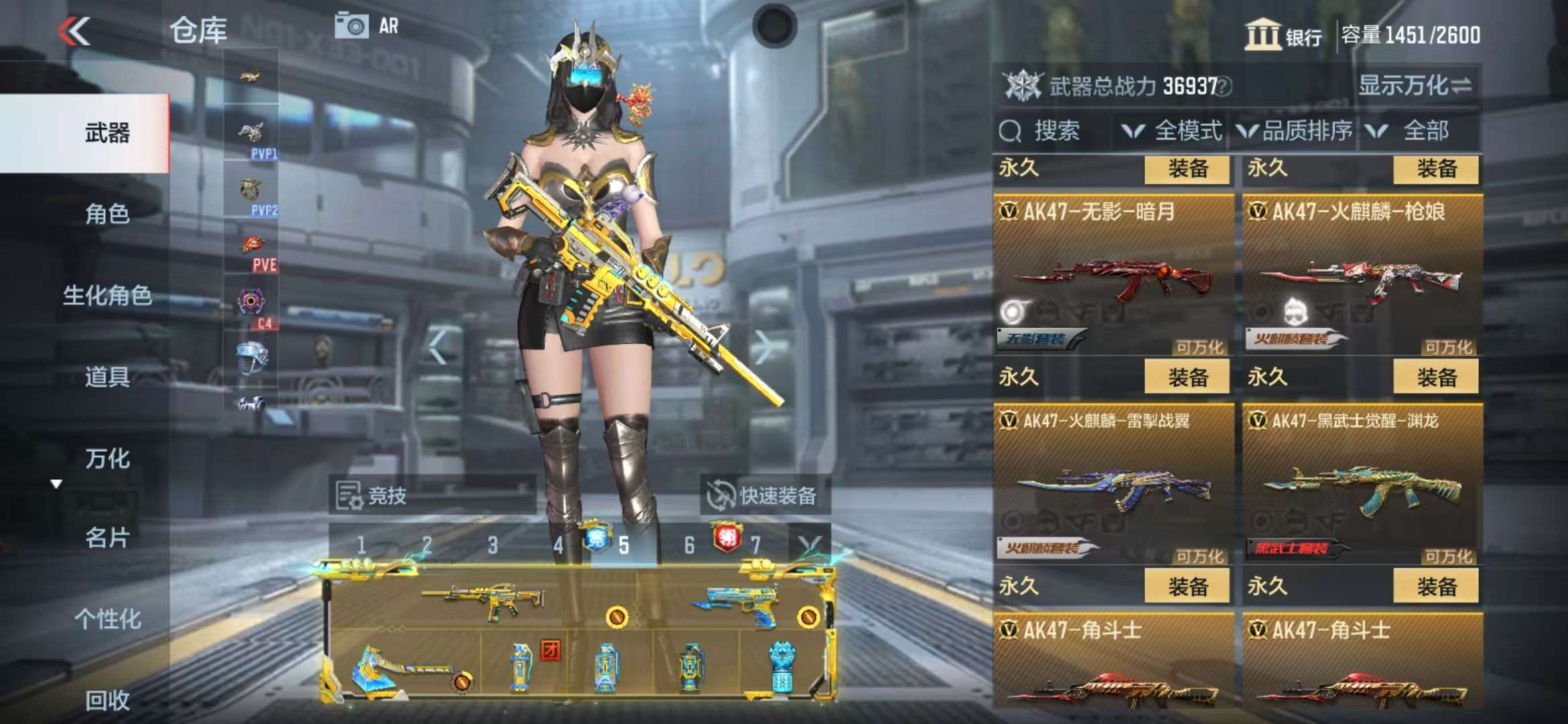1568x724 pixels.
Task: Toggle the 显示万化 display switch
Action: (x=1414, y=86)
